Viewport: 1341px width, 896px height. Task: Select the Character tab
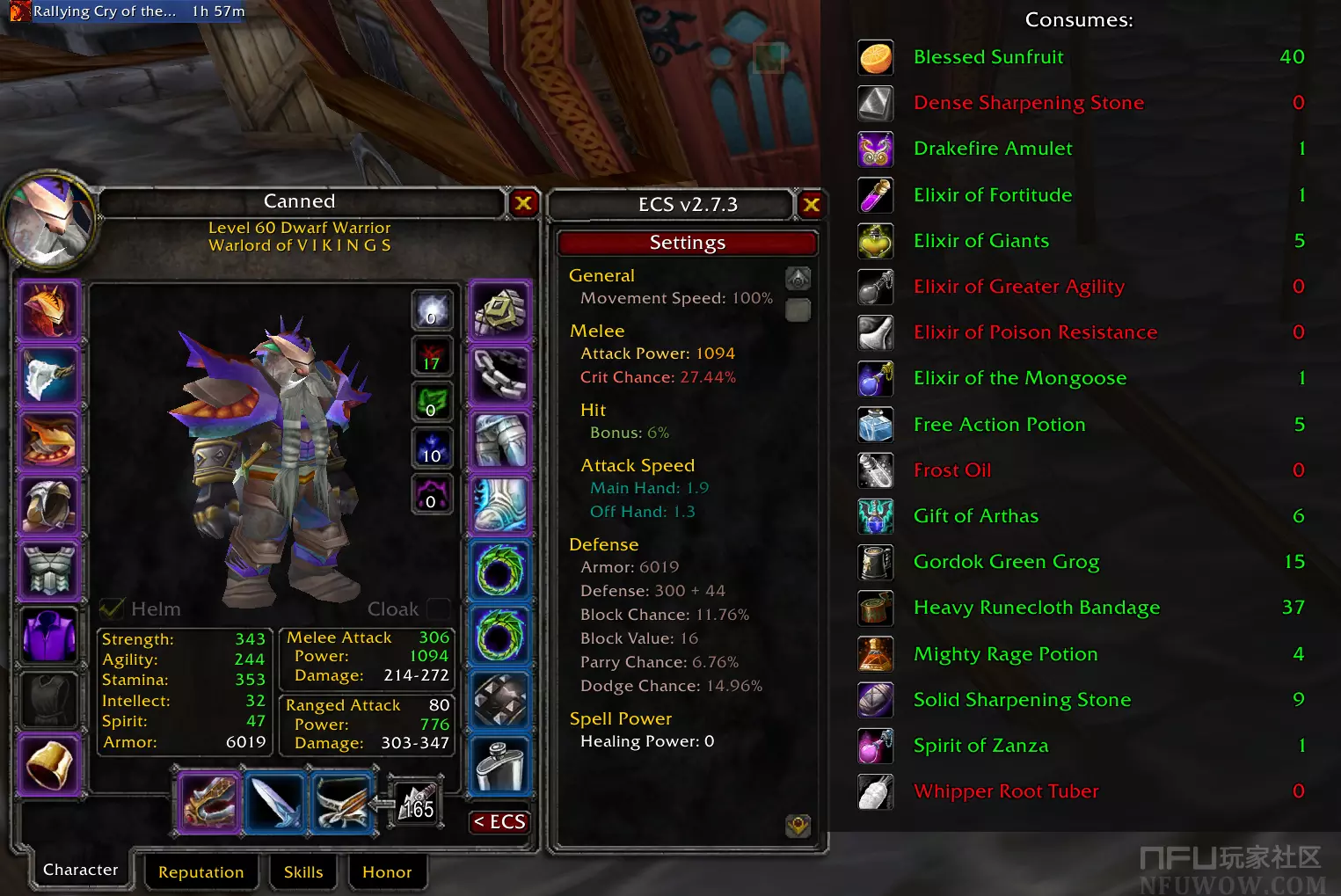(x=80, y=869)
